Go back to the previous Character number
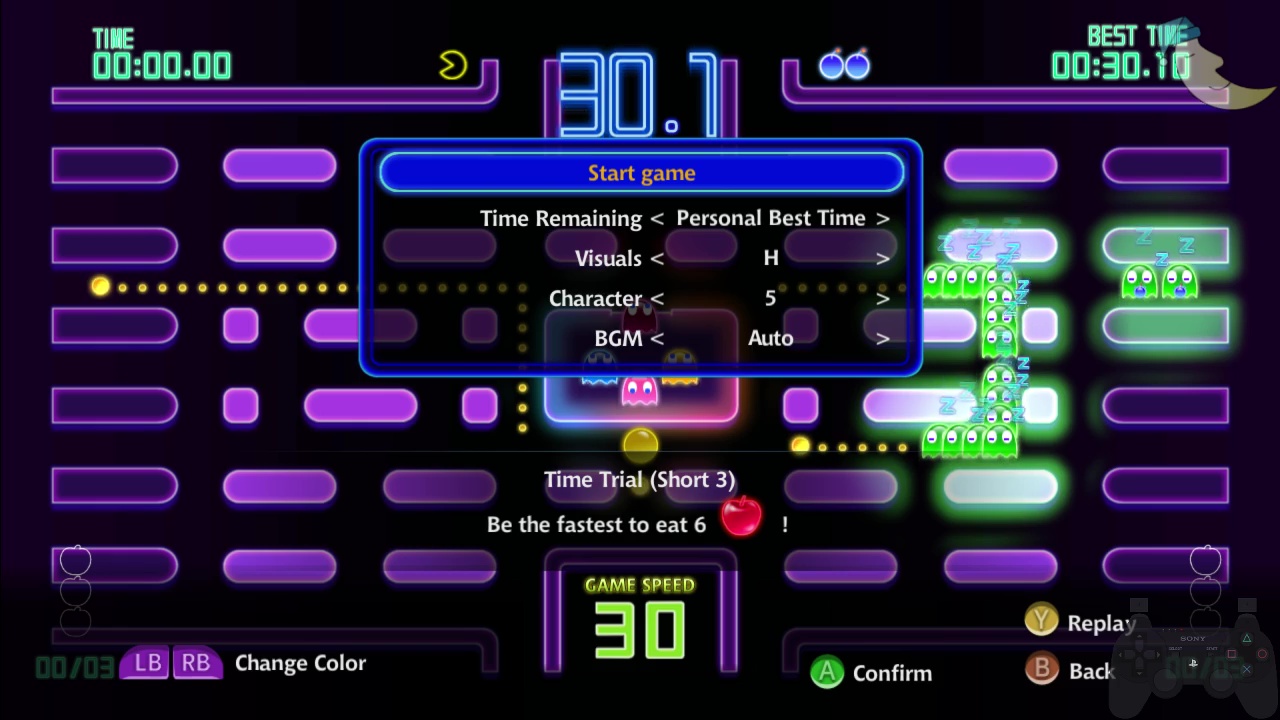 pos(657,298)
